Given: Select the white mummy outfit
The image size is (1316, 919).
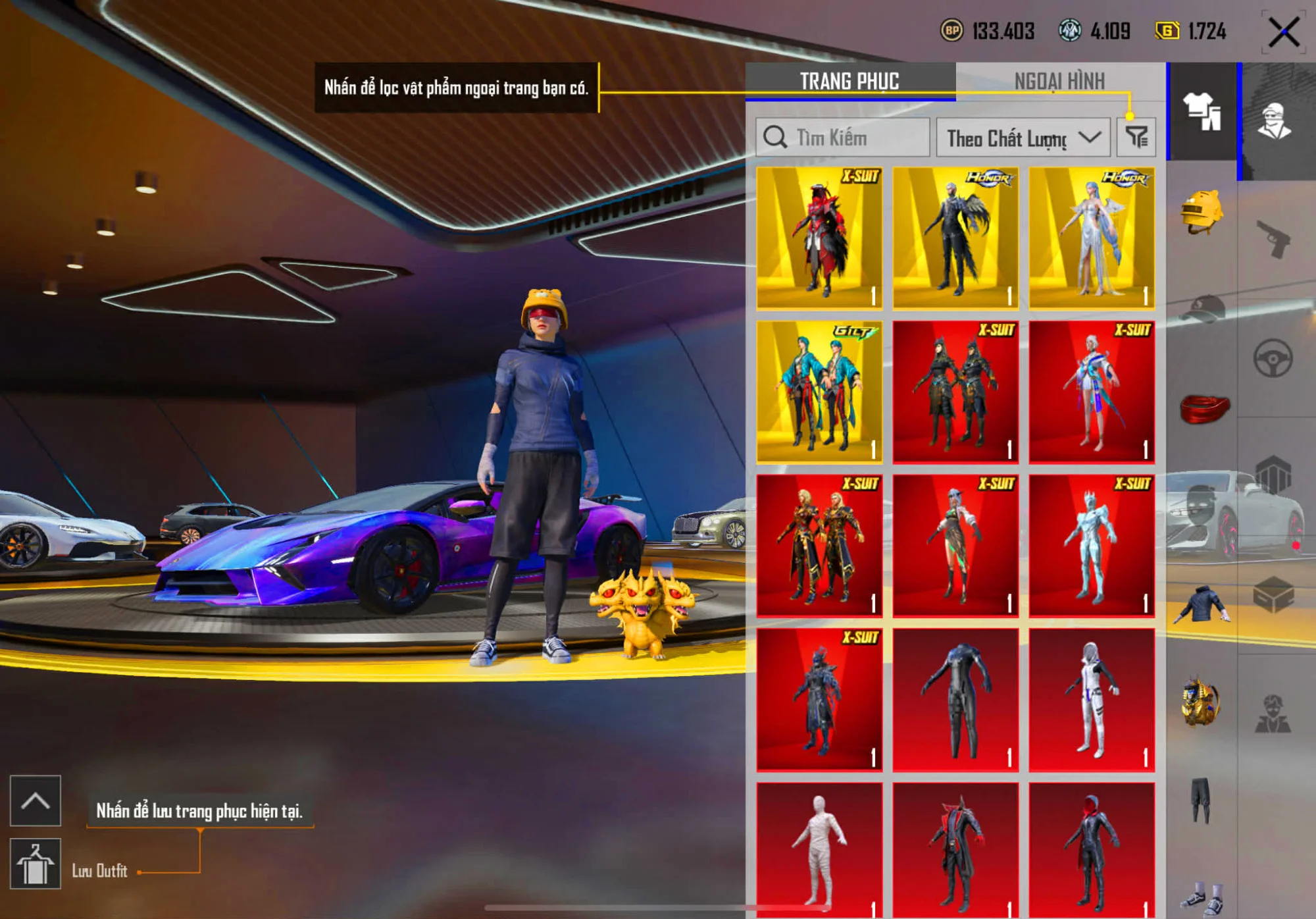Looking at the screenshot, I should [819, 849].
